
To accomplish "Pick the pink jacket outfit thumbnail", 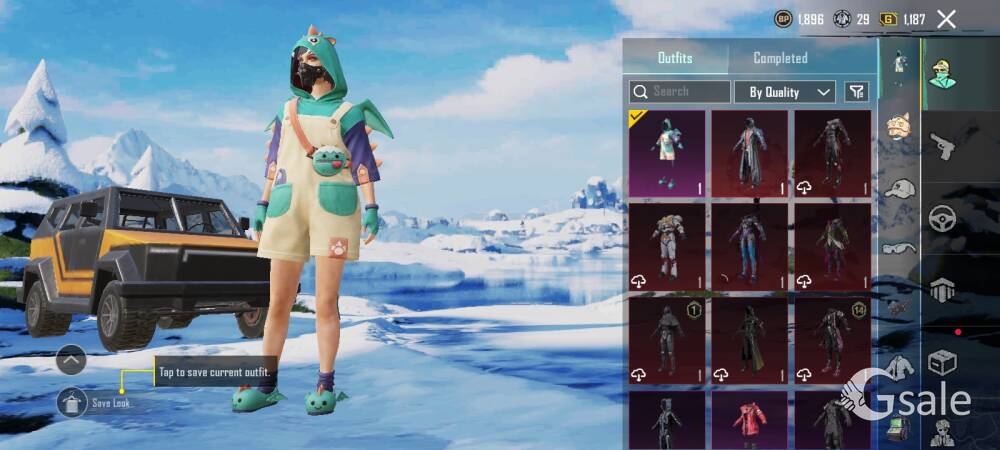I will [750, 420].
